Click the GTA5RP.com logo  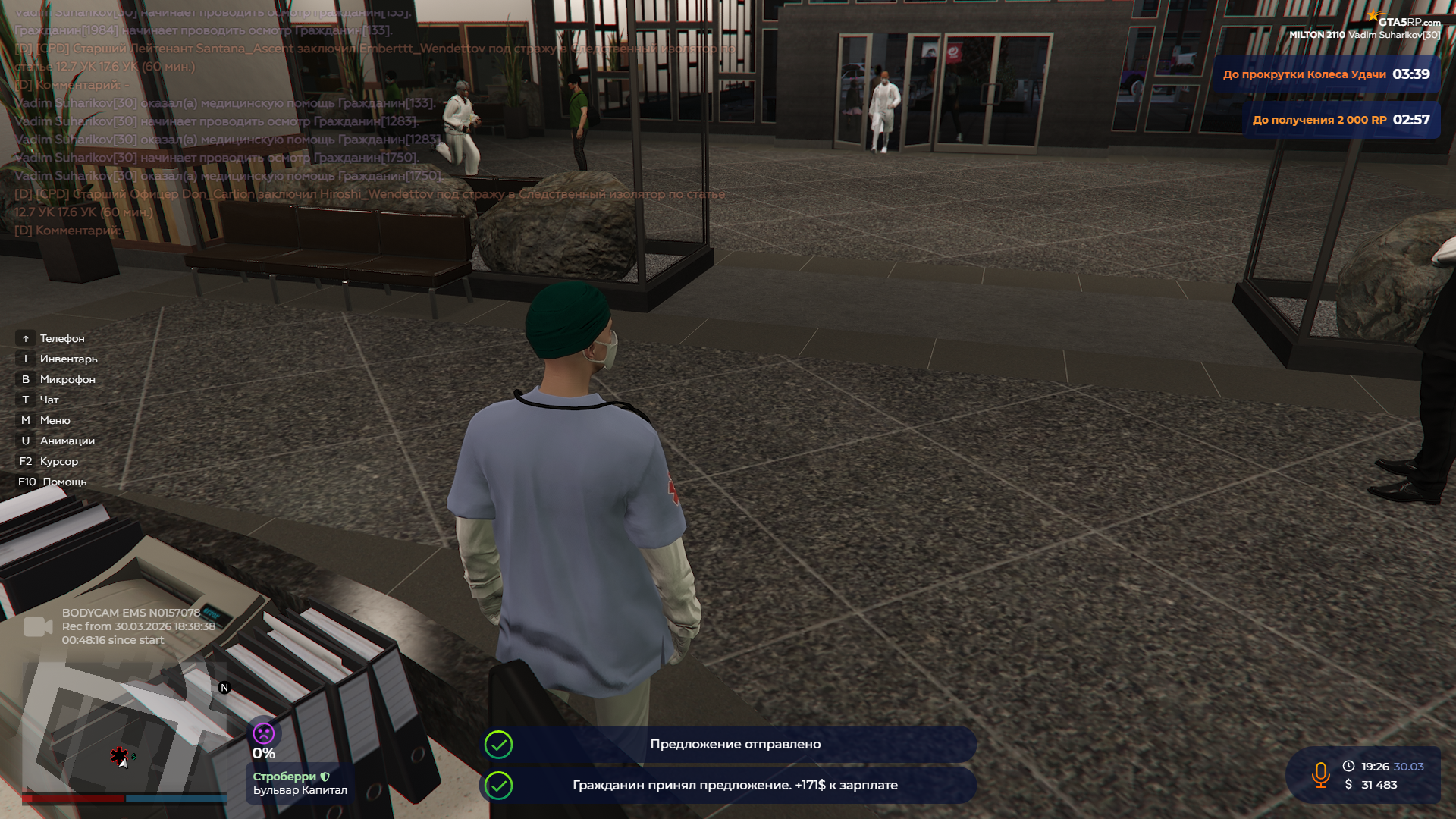coord(1407,21)
